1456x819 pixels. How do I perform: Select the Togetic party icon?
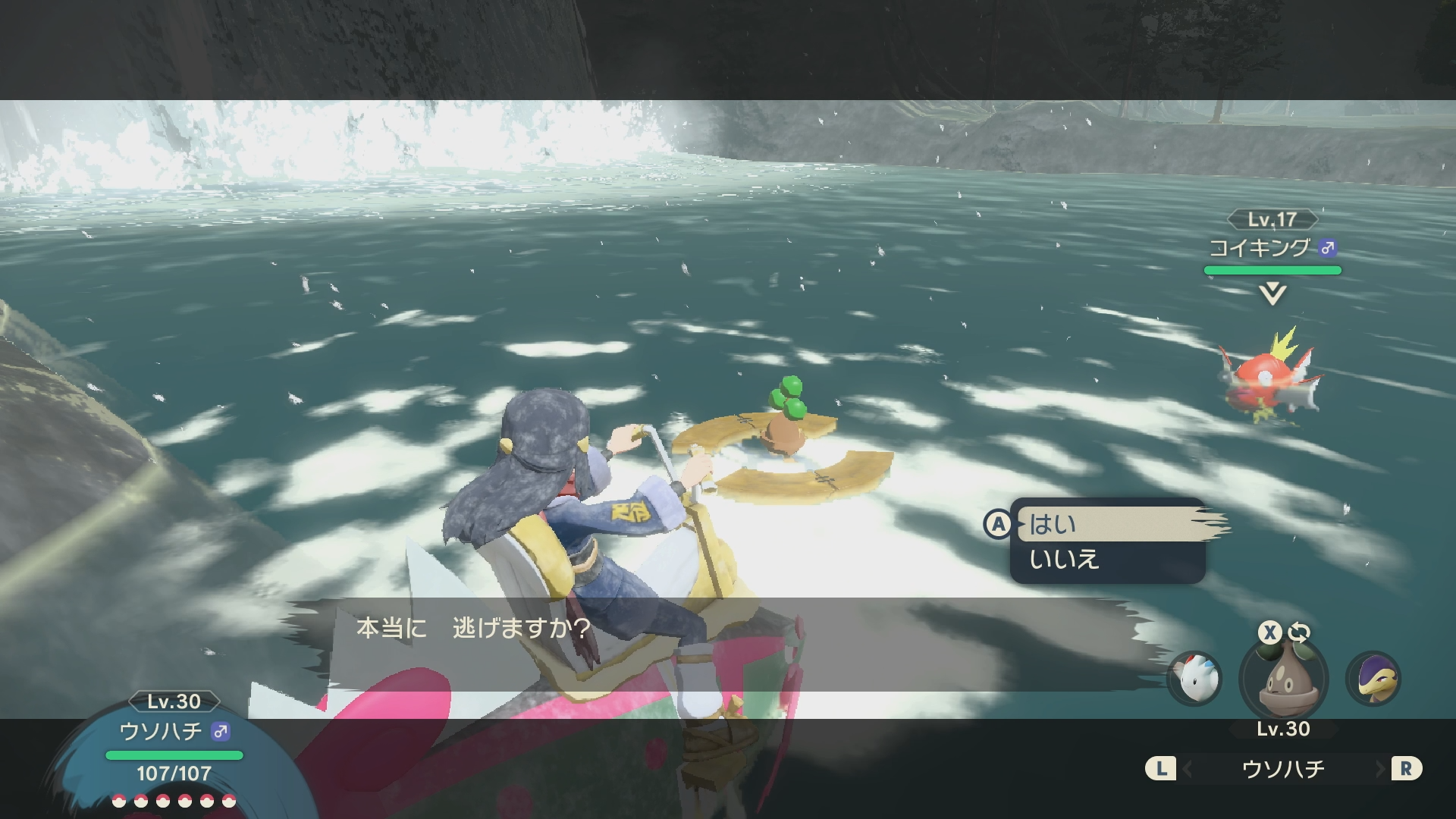click(x=1194, y=679)
